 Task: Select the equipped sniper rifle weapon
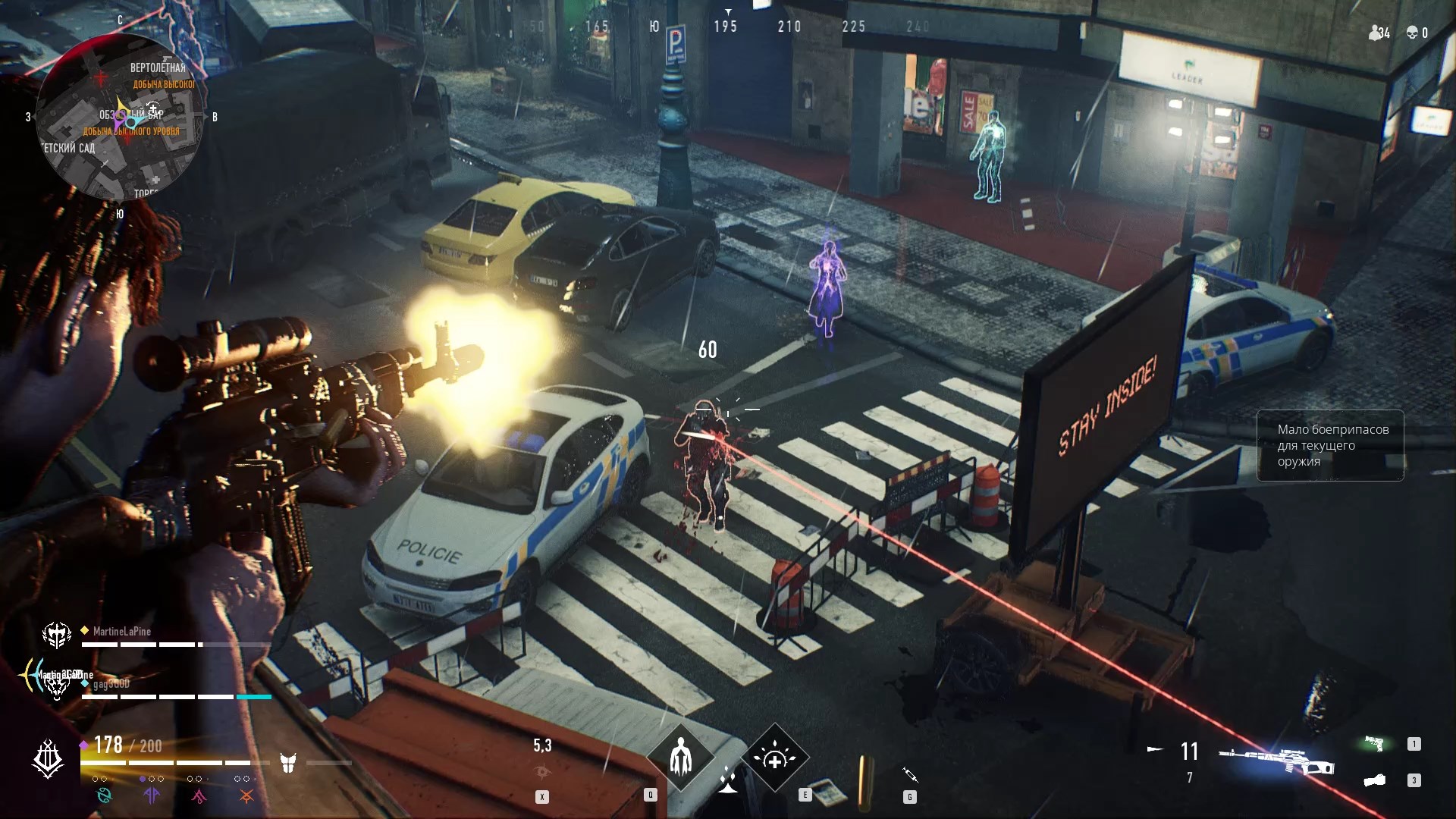1276,761
